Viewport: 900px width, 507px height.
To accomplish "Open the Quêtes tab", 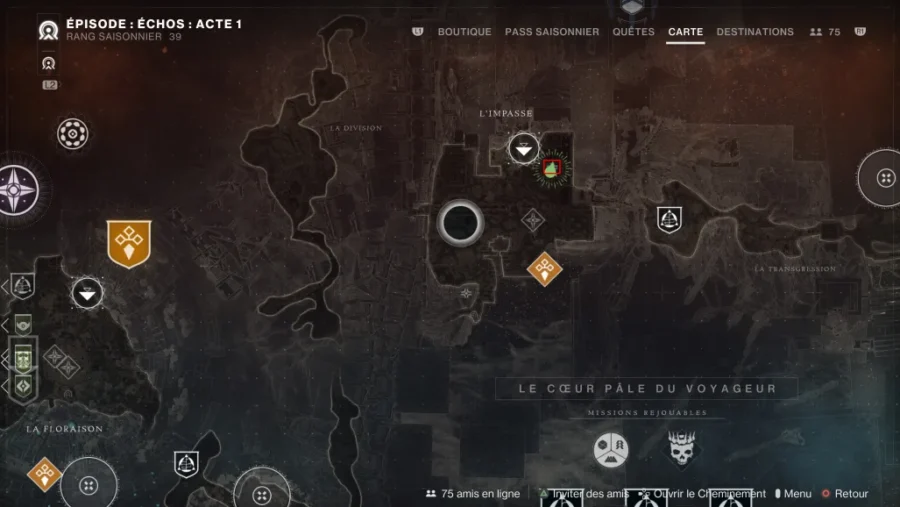I will [633, 32].
